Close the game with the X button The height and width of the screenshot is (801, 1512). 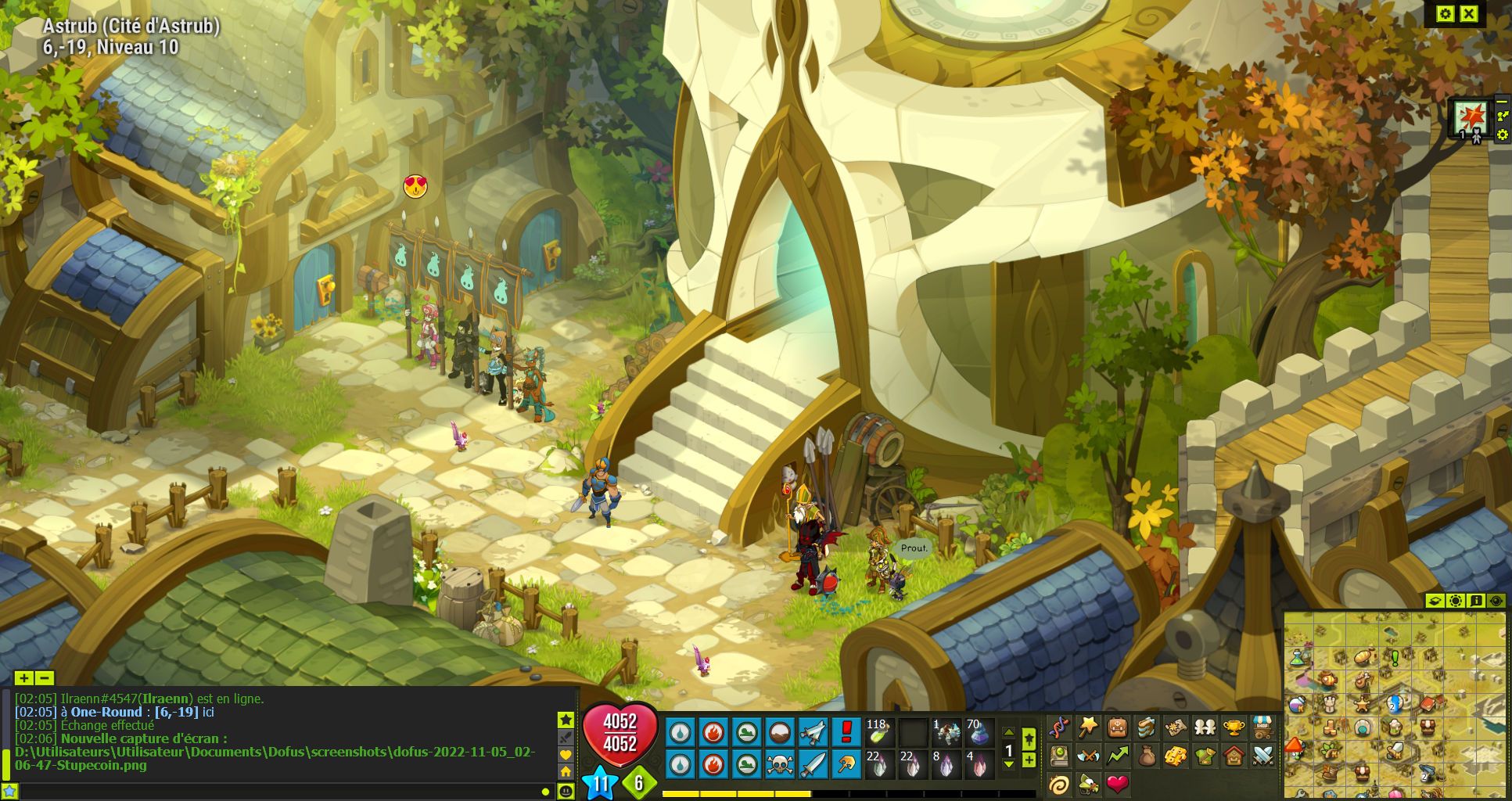(1469, 14)
